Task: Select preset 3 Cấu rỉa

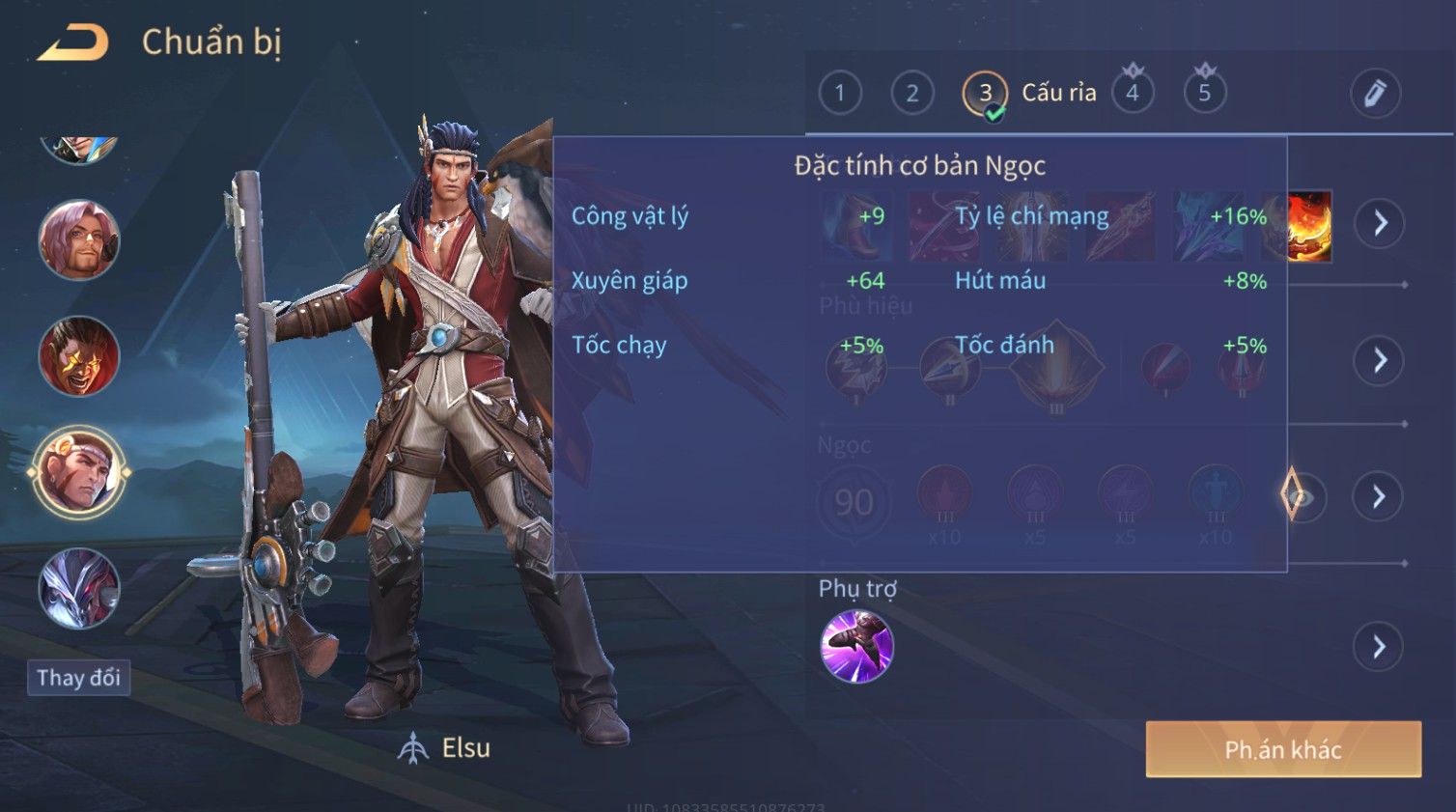Action: pos(985,94)
